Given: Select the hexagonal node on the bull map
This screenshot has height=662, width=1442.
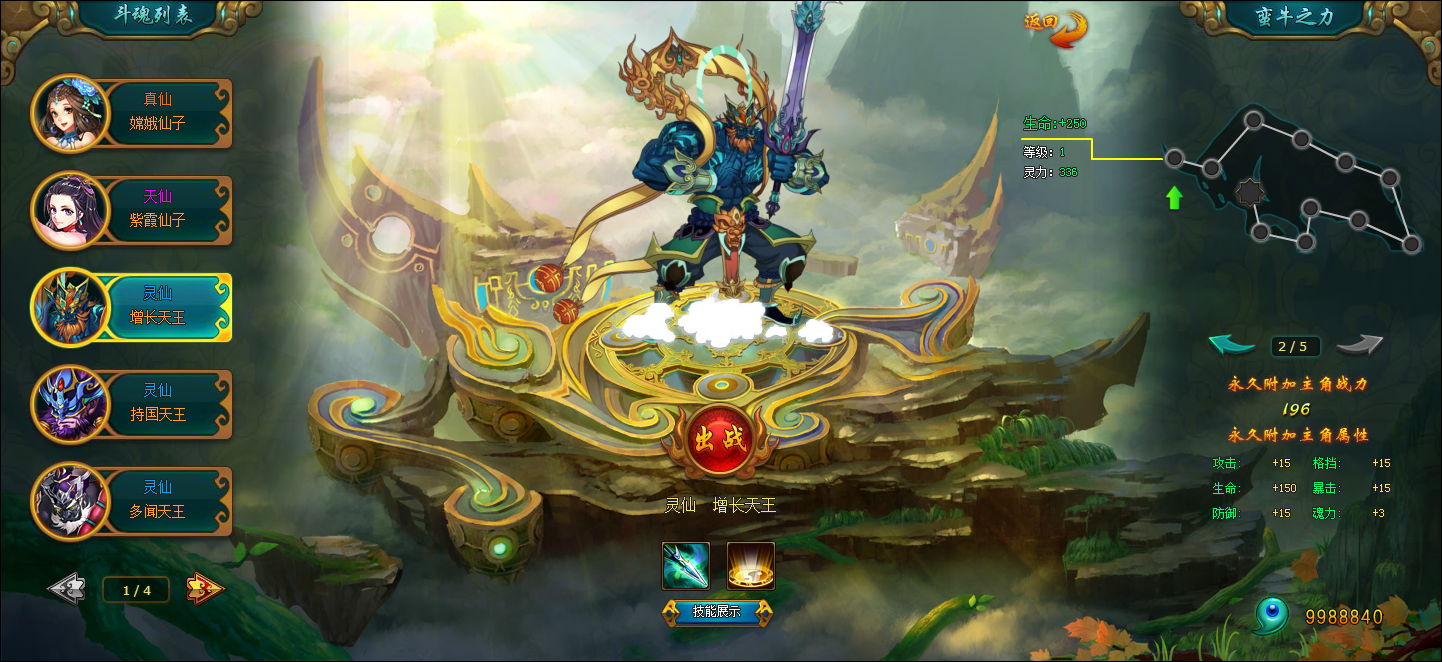Looking at the screenshot, I should coord(1247,192).
